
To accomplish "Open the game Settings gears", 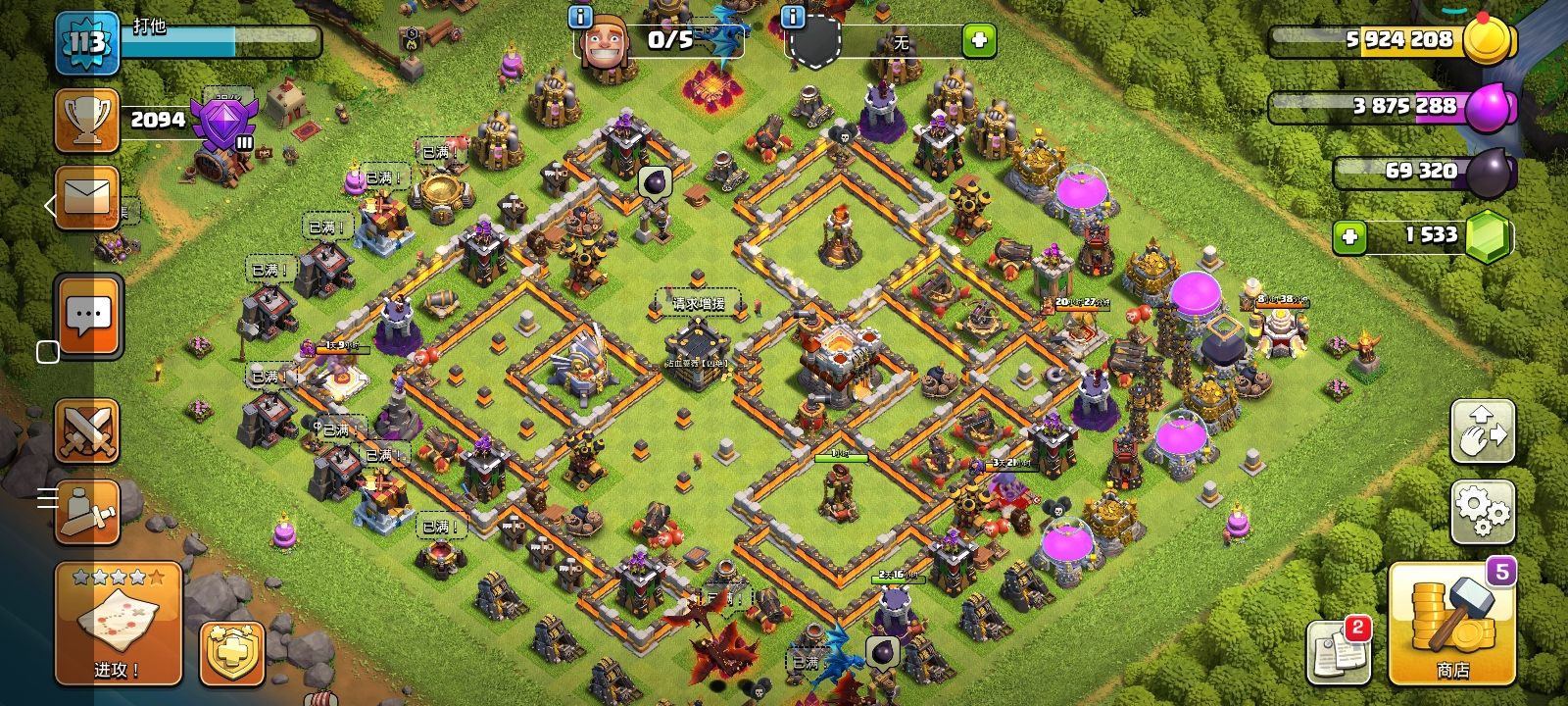I will [x=1483, y=511].
